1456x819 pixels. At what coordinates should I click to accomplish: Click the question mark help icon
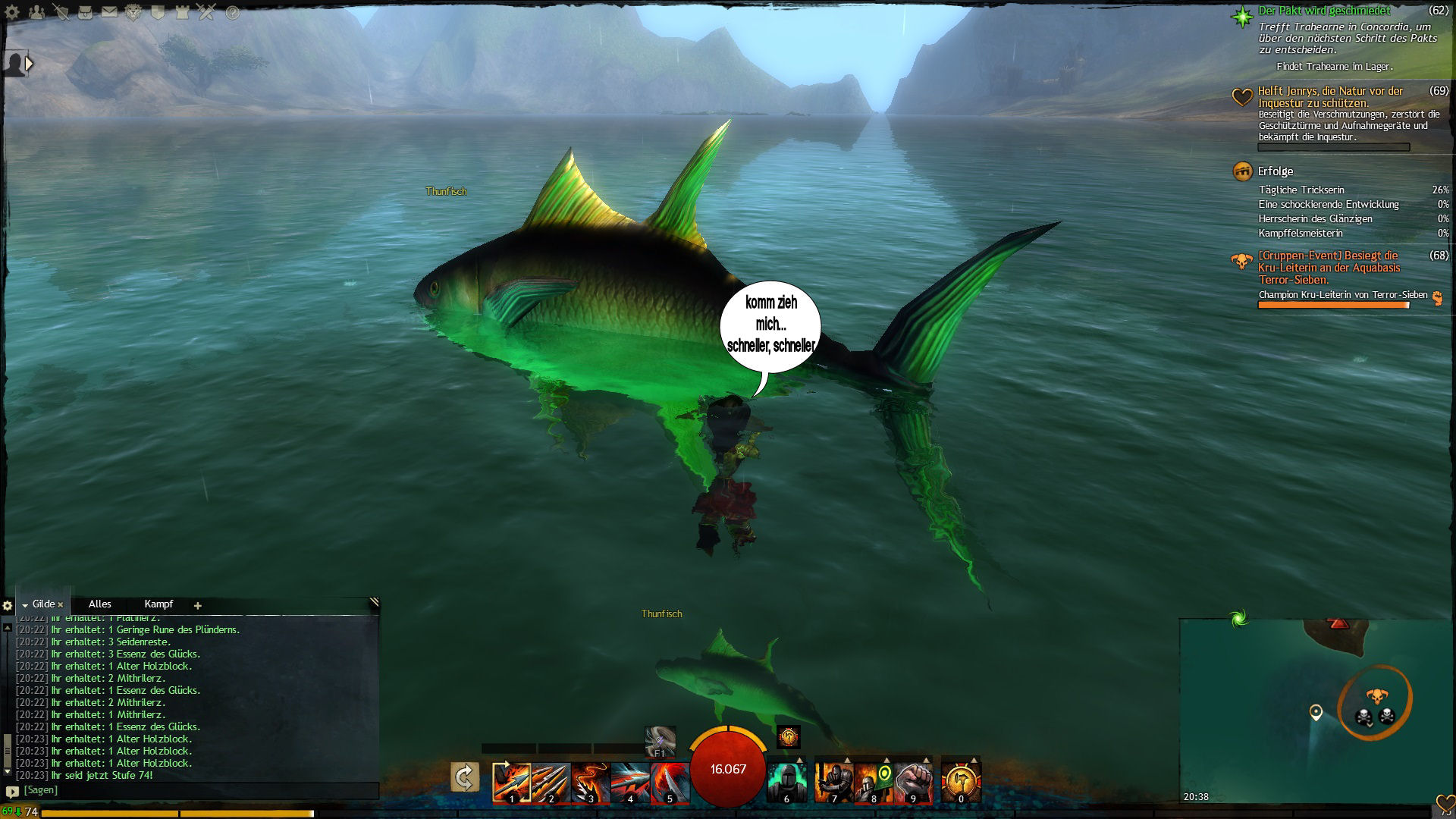233,13
